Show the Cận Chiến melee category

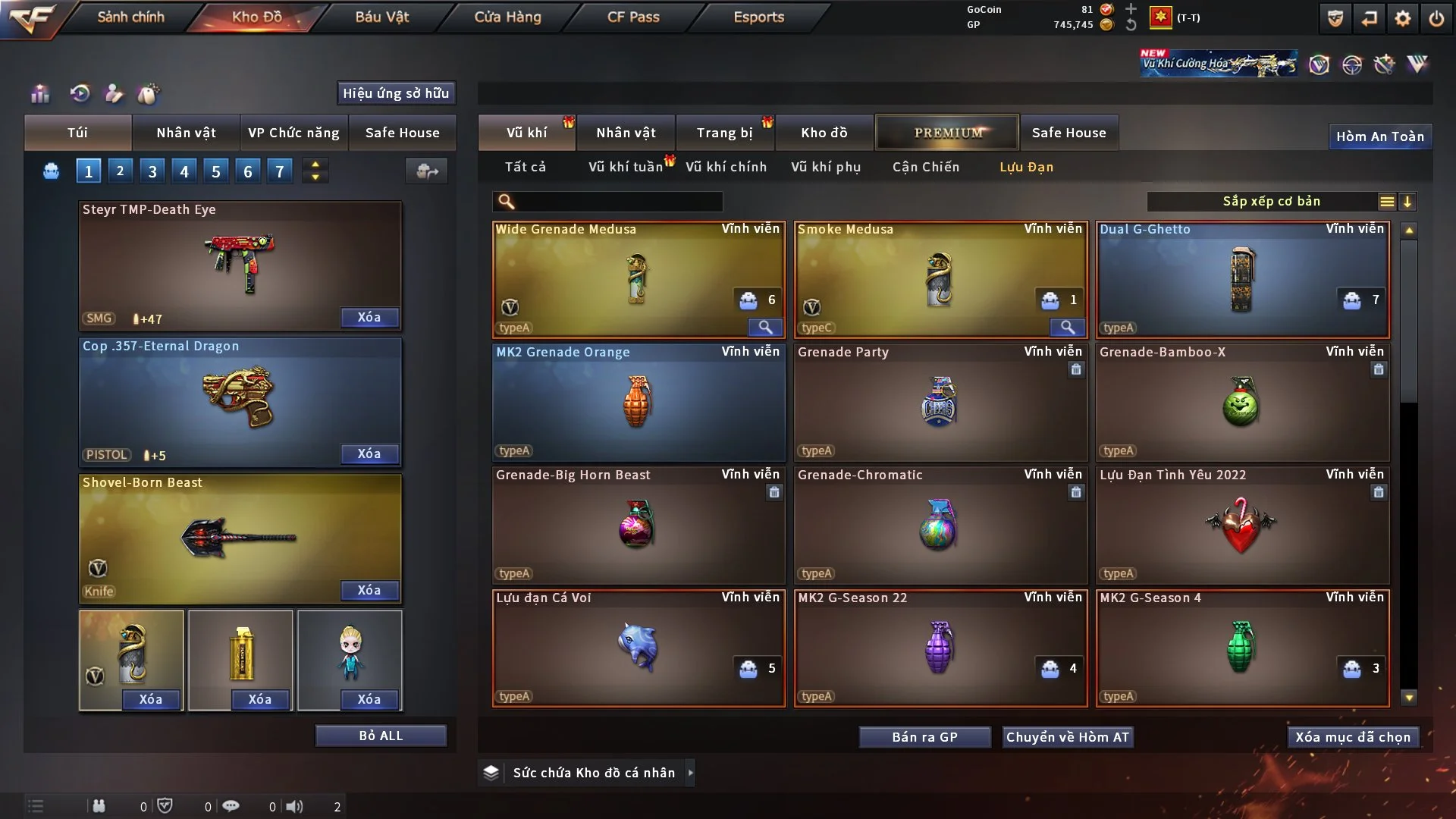pyautogui.click(x=925, y=167)
